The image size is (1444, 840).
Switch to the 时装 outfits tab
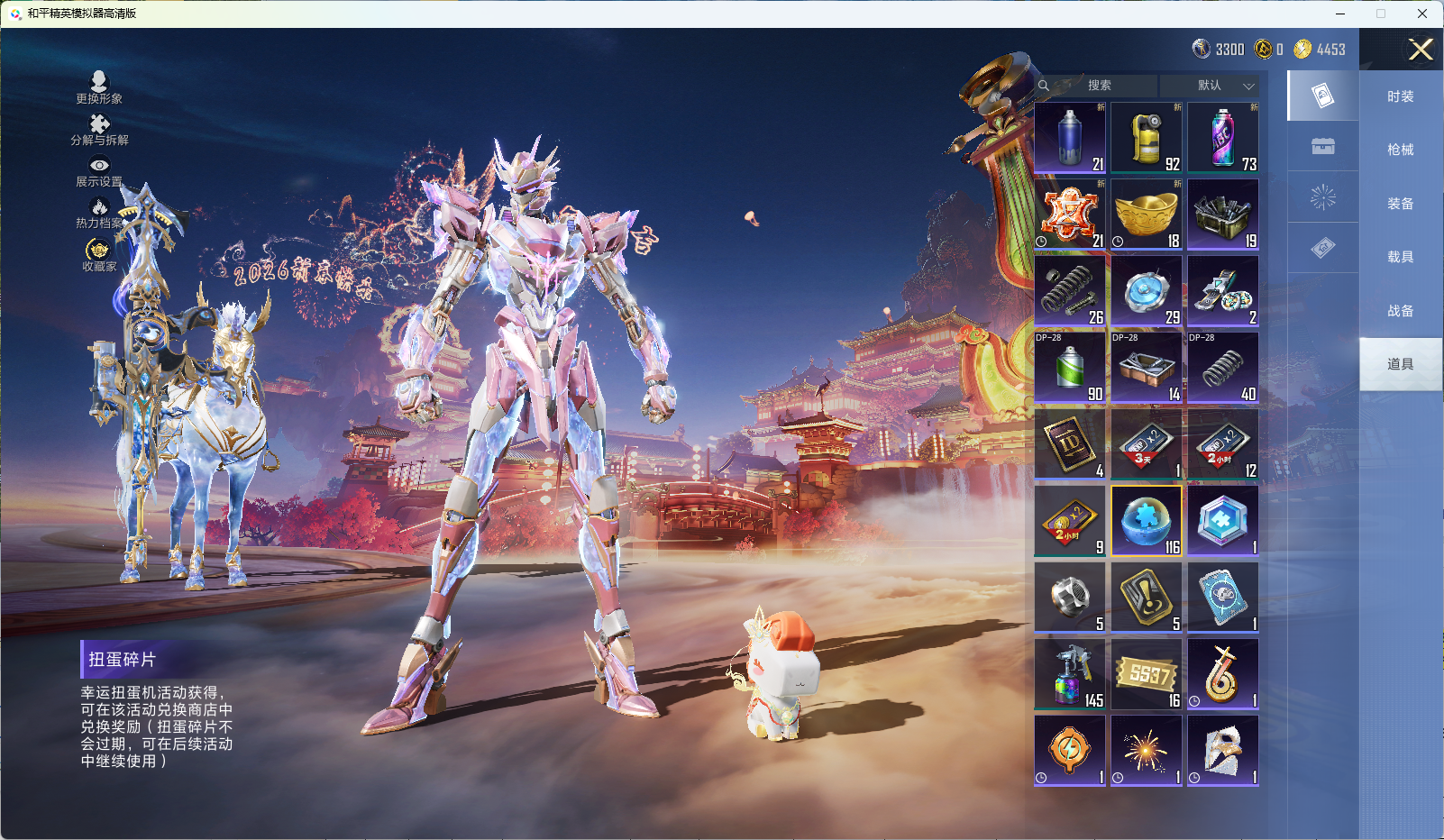click(1400, 96)
